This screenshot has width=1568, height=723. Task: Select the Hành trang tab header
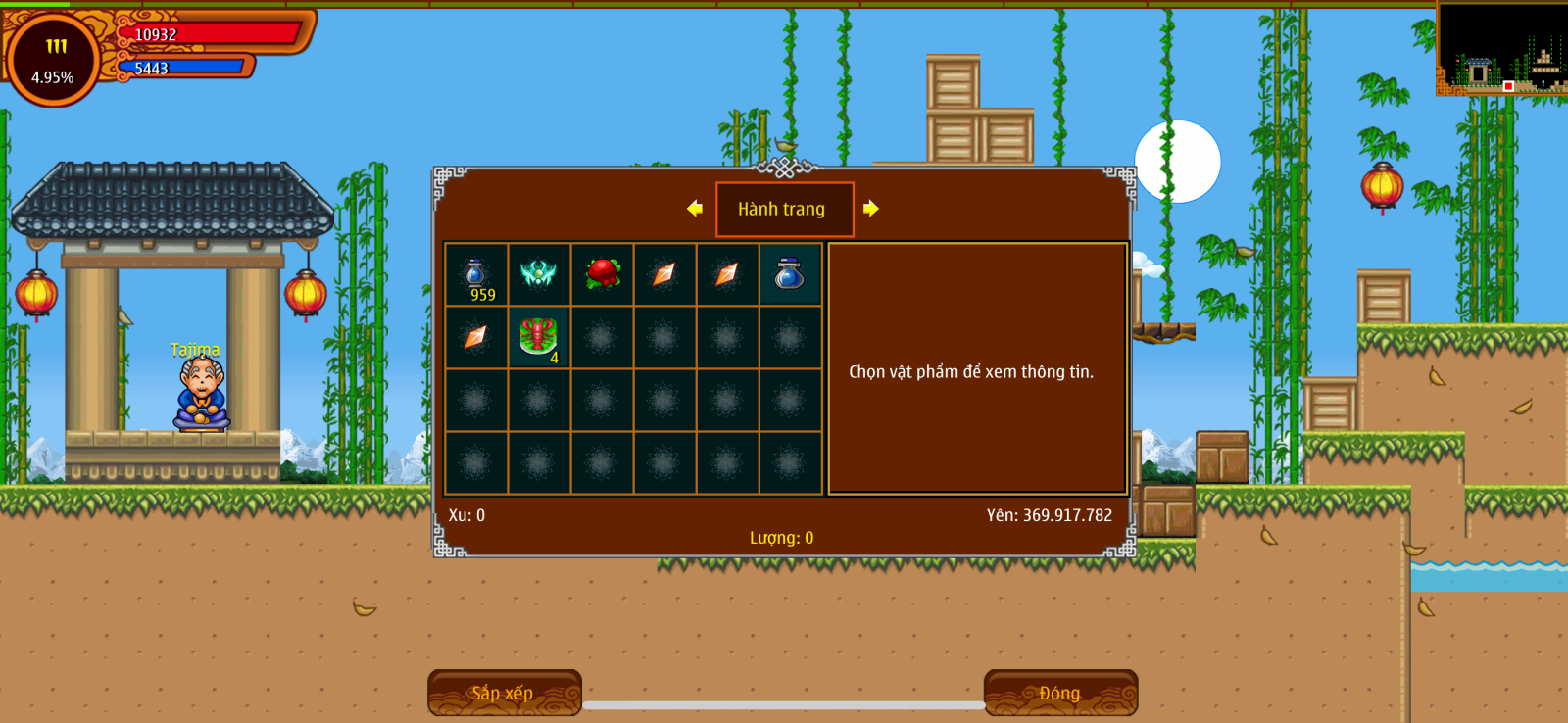coord(784,209)
